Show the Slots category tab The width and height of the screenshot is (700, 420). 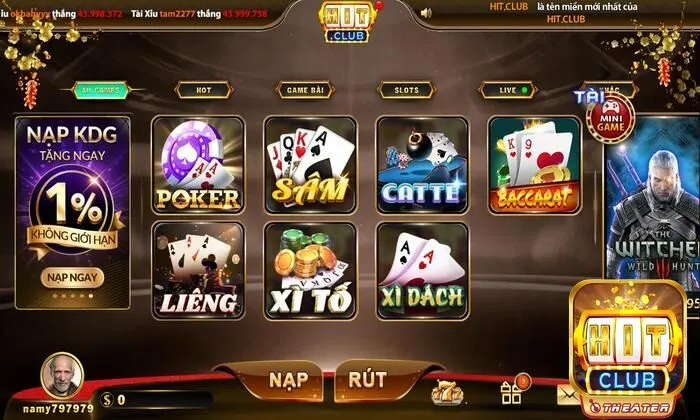[406, 90]
